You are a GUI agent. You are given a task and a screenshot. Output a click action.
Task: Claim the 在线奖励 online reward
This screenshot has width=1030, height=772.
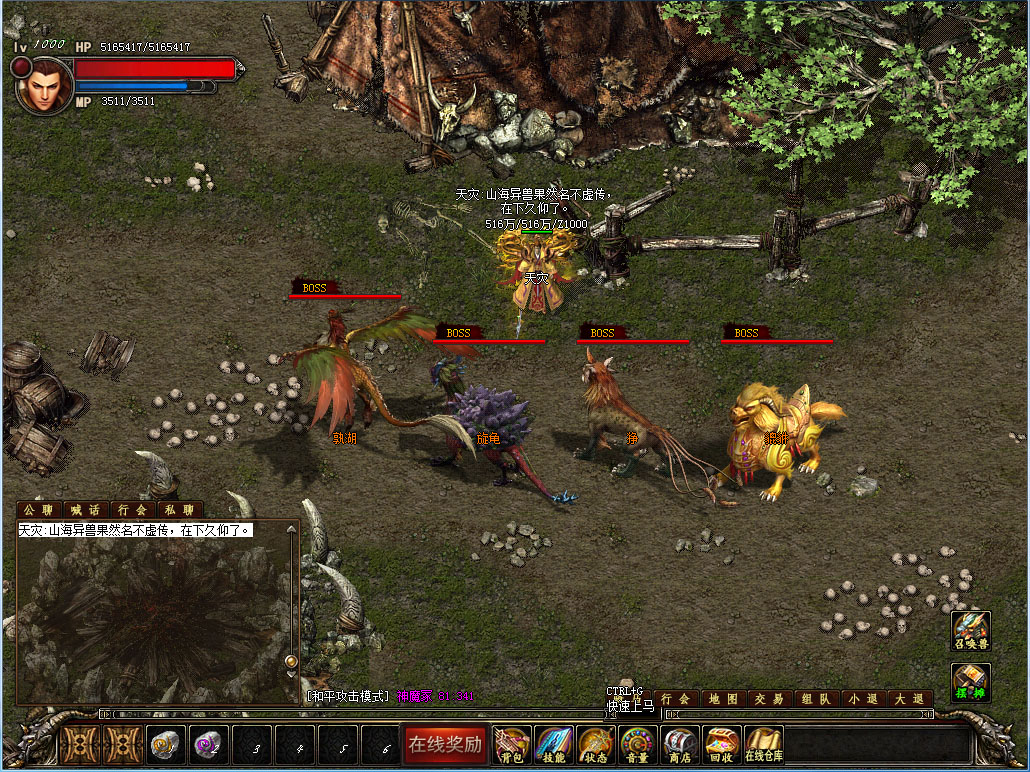444,744
